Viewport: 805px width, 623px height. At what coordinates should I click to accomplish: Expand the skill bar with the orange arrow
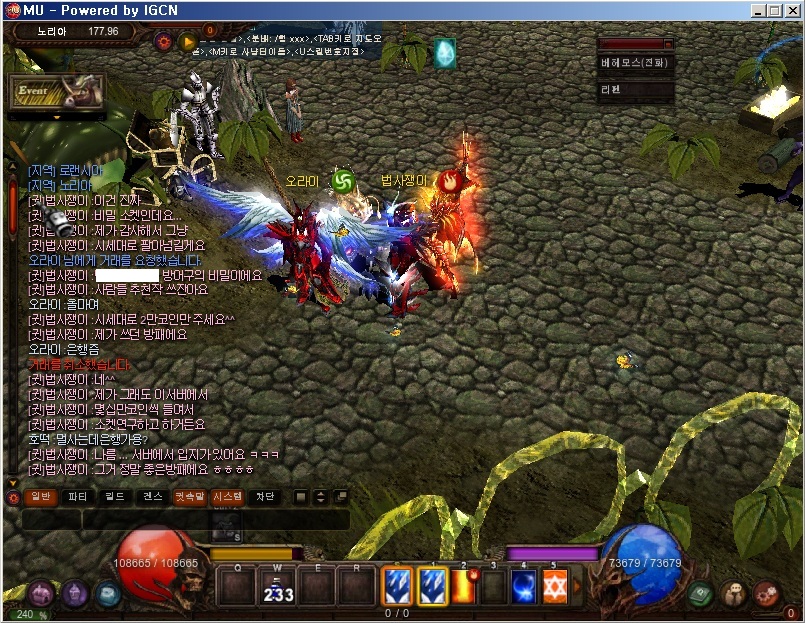pos(577,586)
